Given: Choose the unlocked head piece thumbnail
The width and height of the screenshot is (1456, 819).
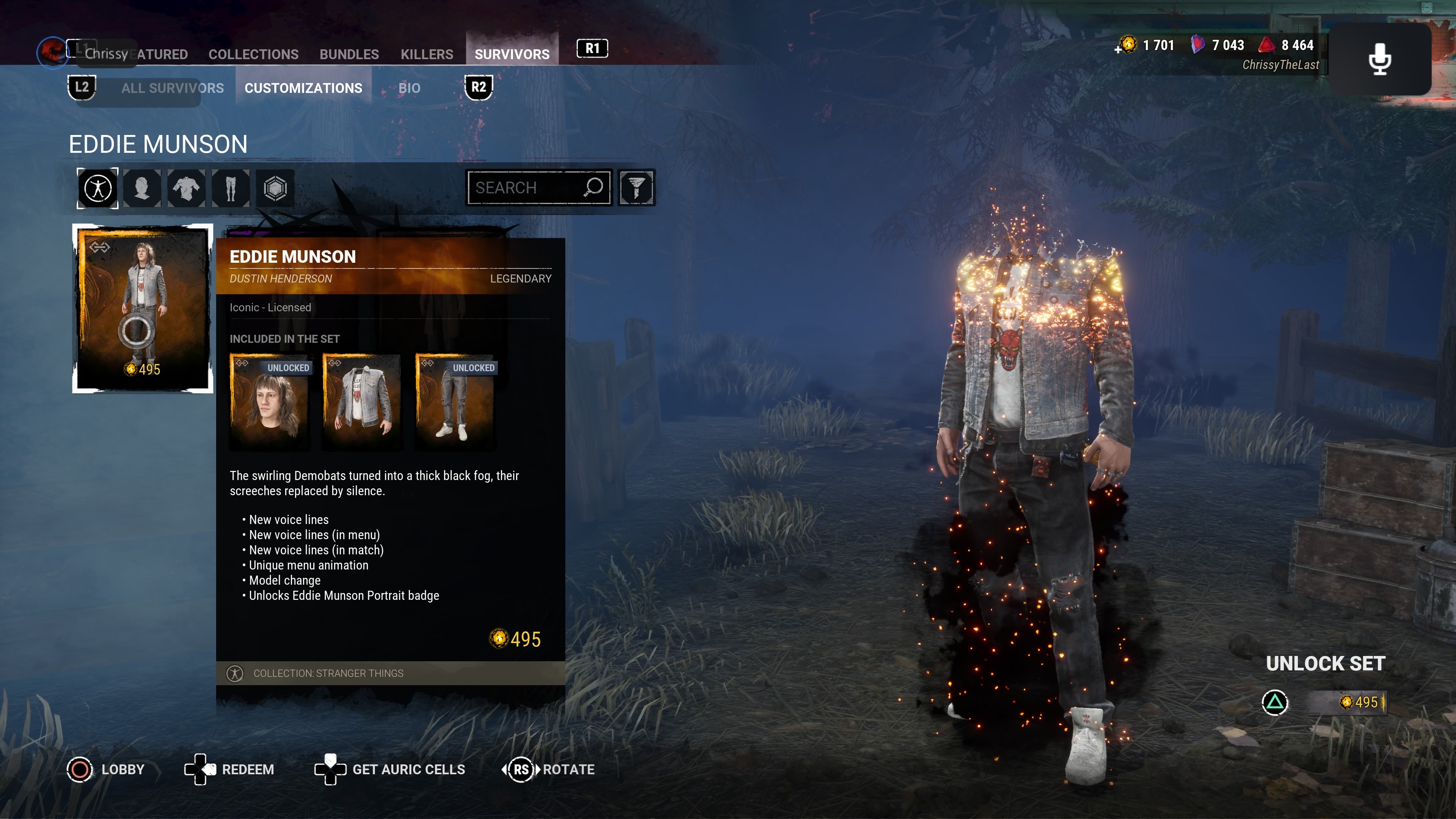Looking at the screenshot, I should tap(270, 402).
